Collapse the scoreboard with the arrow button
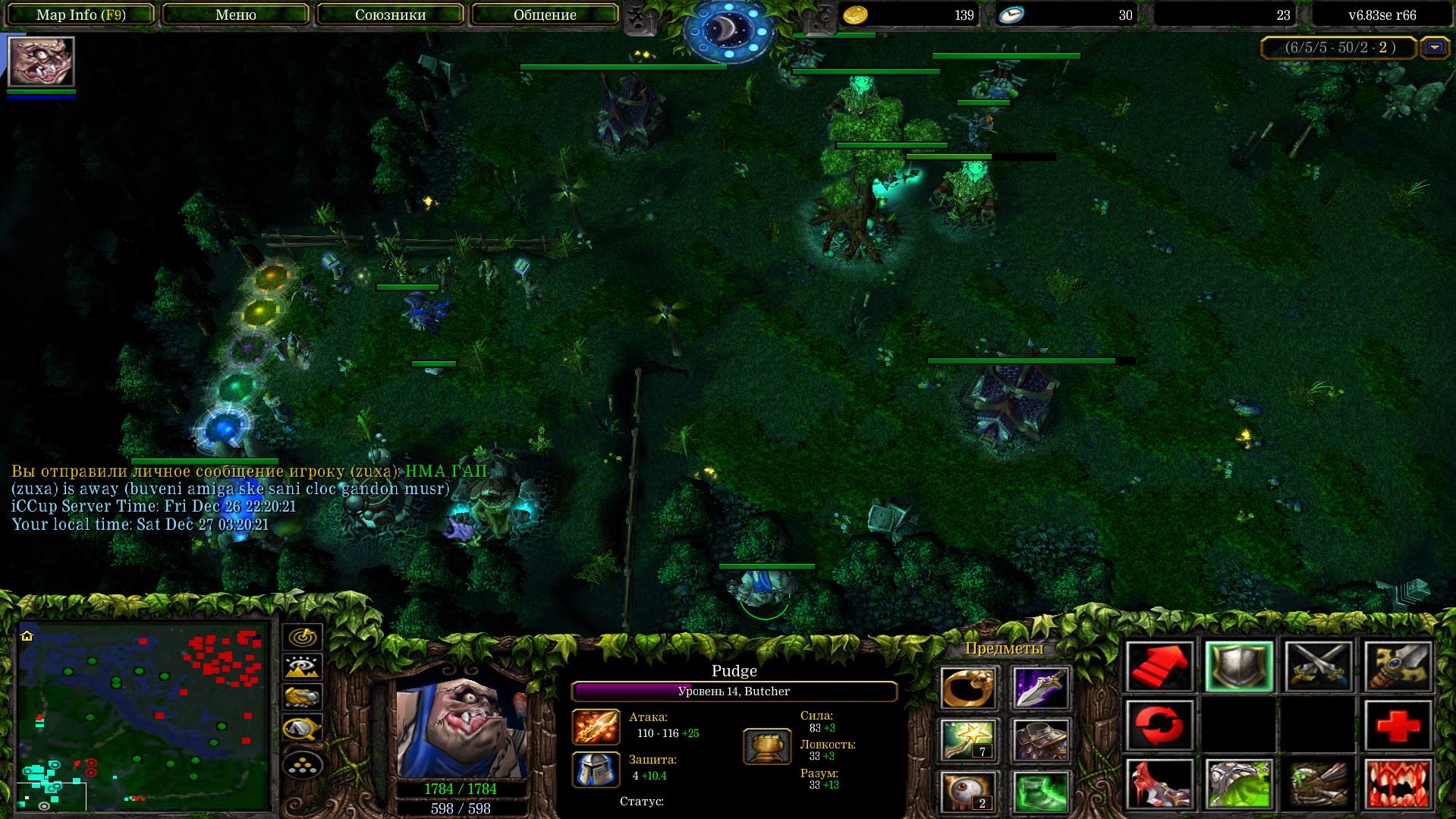Viewport: 1456px width, 819px height. point(1434,48)
